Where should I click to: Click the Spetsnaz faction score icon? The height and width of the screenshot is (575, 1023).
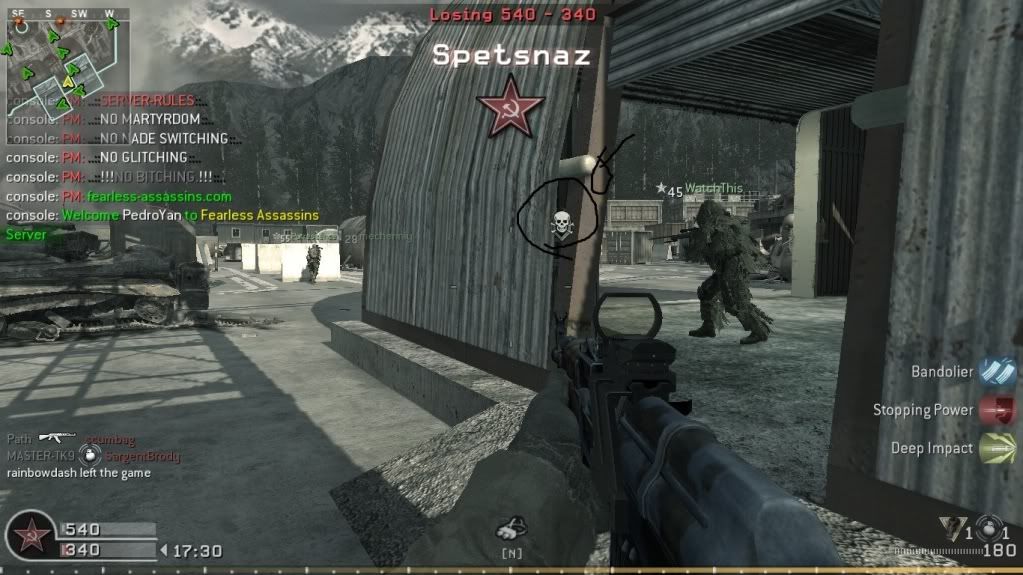point(31,537)
